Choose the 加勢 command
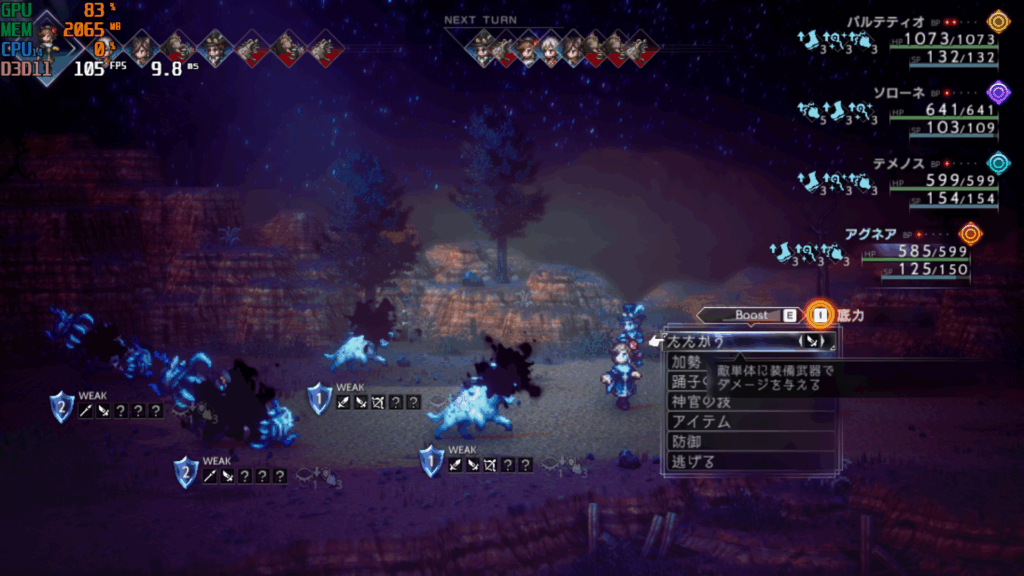This screenshot has width=1024, height=576. pos(688,361)
